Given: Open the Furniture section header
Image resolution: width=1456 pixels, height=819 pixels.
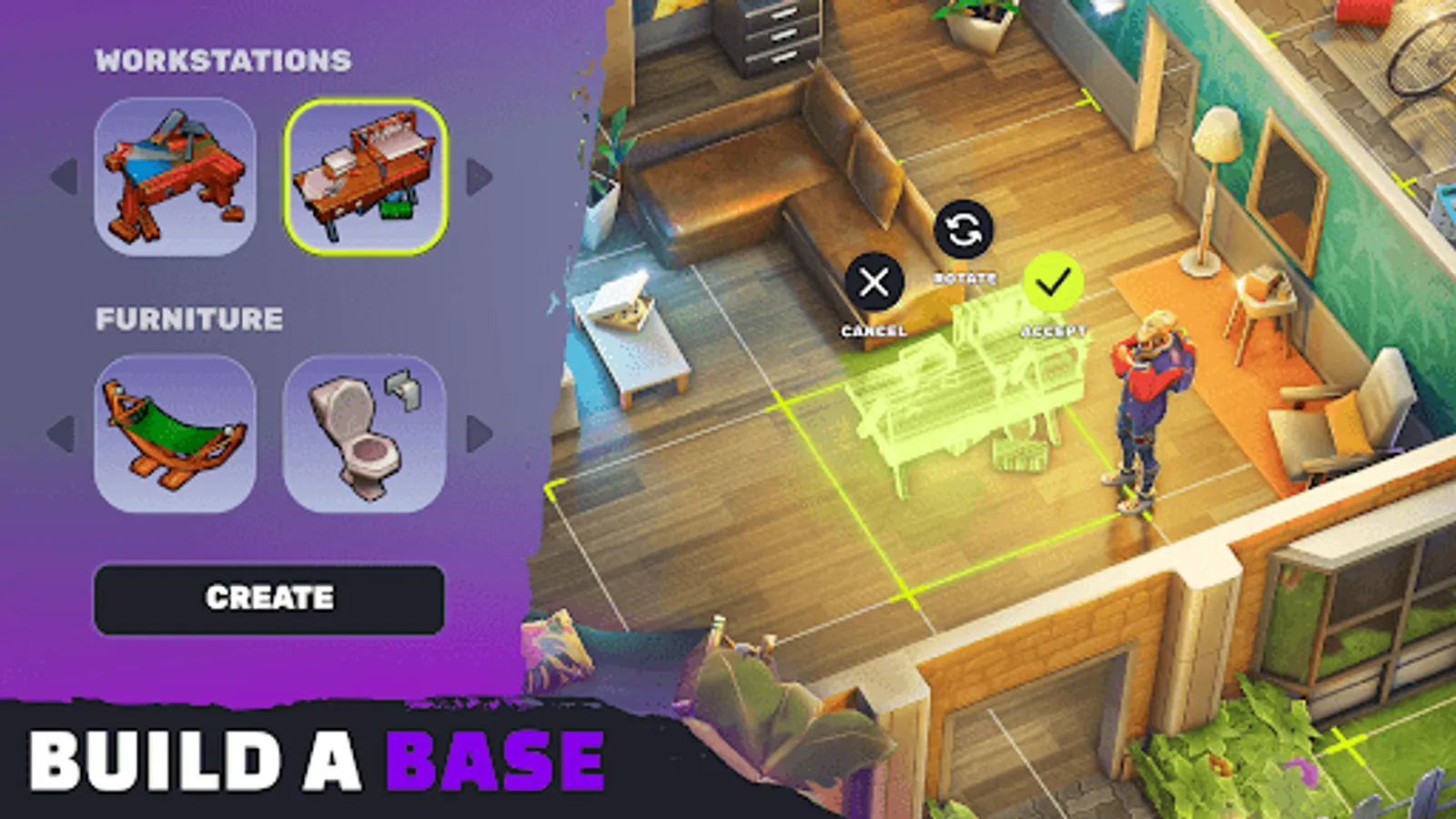Looking at the screenshot, I should coord(191,319).
